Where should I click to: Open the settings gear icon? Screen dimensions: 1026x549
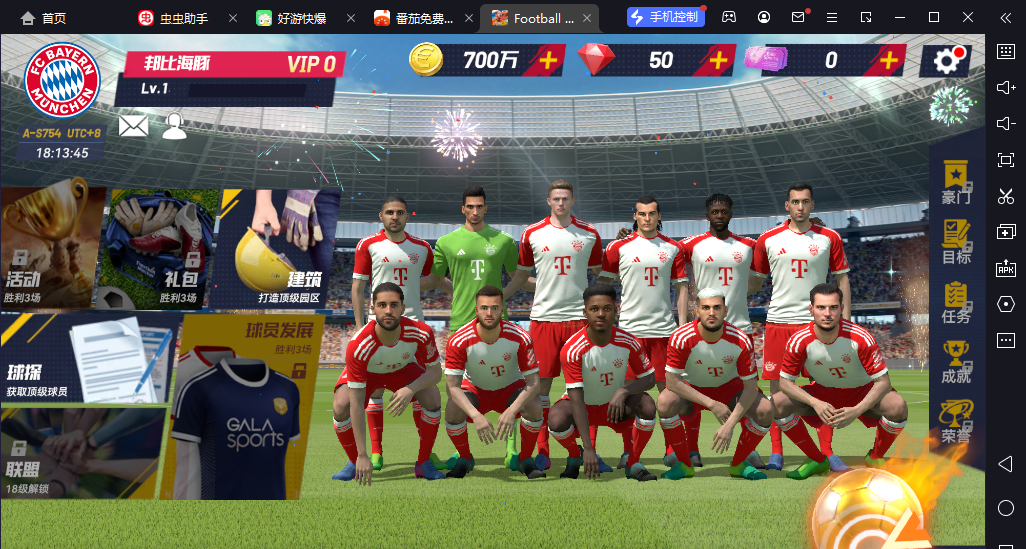pyautogui.click(x=947, y=61)
